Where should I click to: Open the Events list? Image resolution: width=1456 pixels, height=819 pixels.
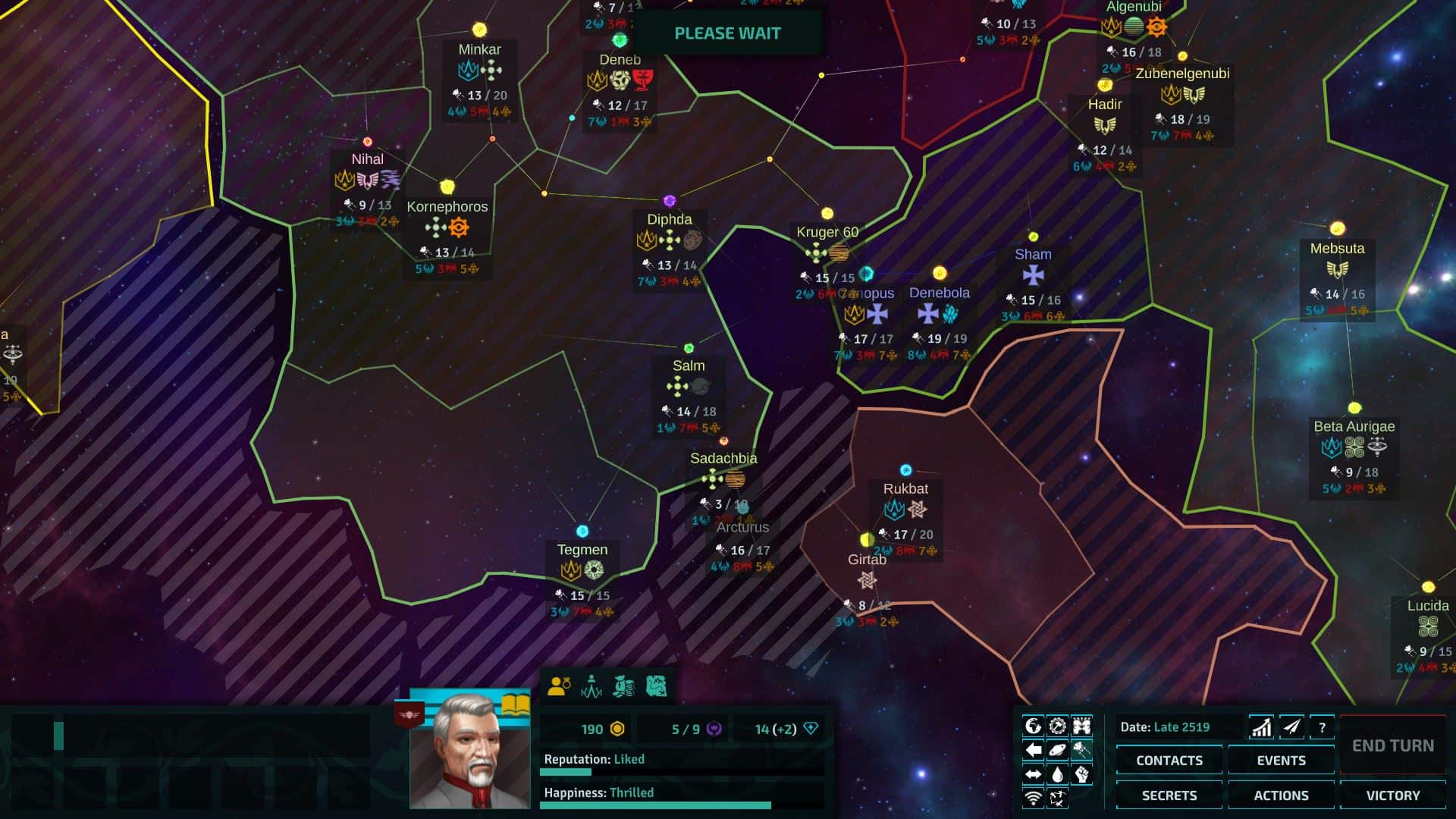click(1281, 760)
